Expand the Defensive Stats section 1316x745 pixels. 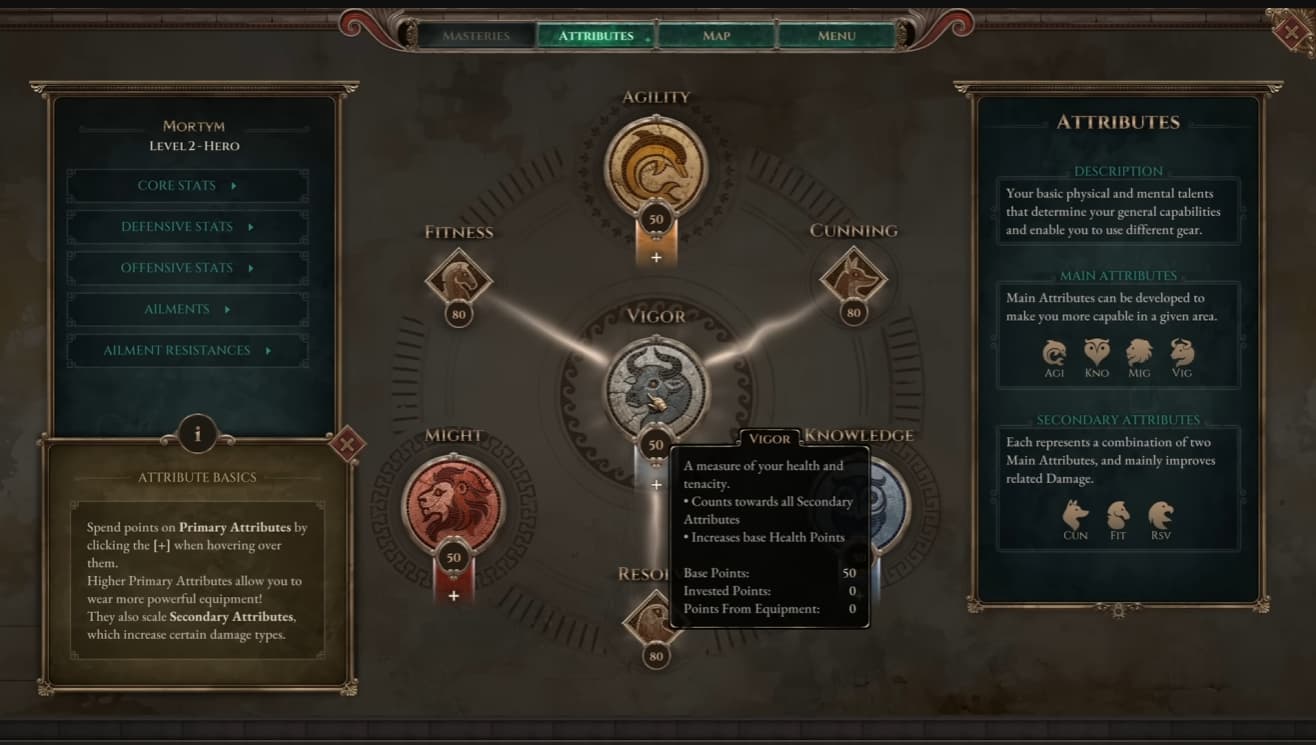(x=187, y=227)
